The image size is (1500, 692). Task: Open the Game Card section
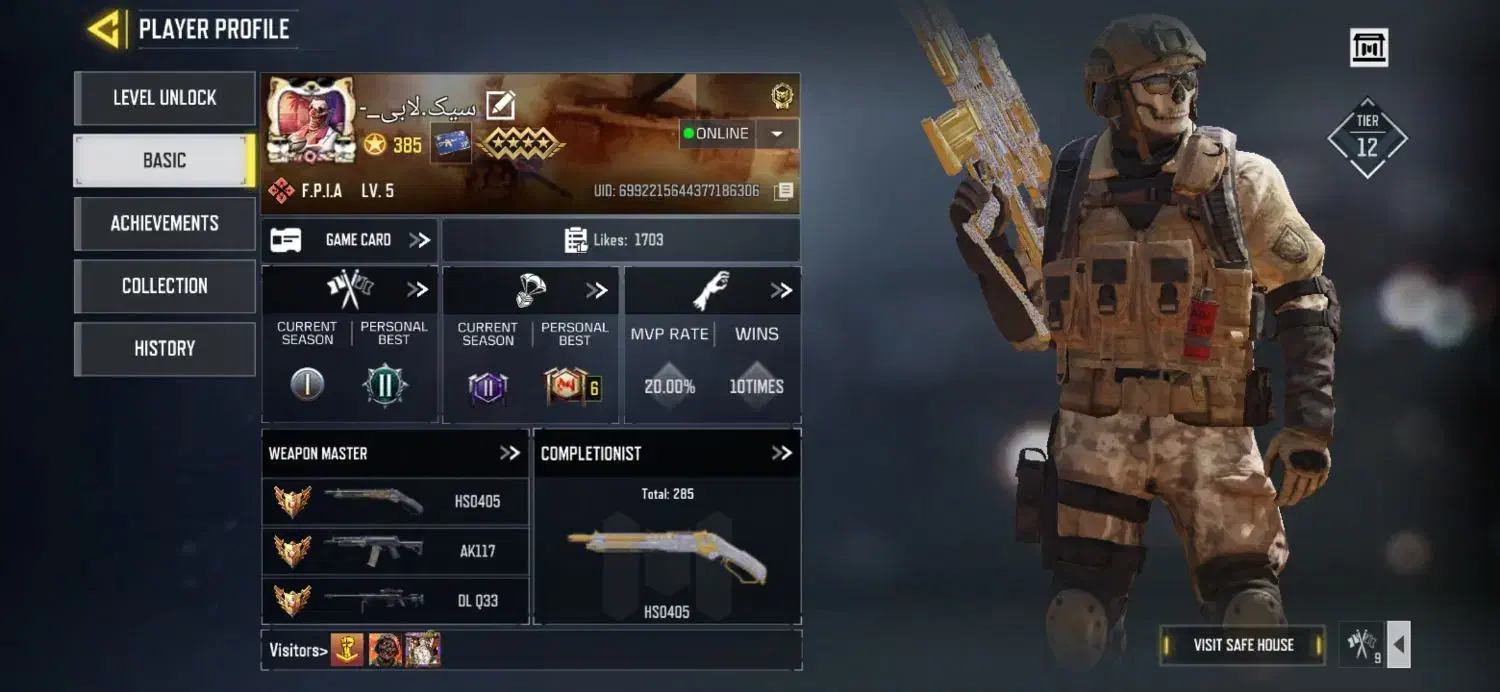point(350,240)
